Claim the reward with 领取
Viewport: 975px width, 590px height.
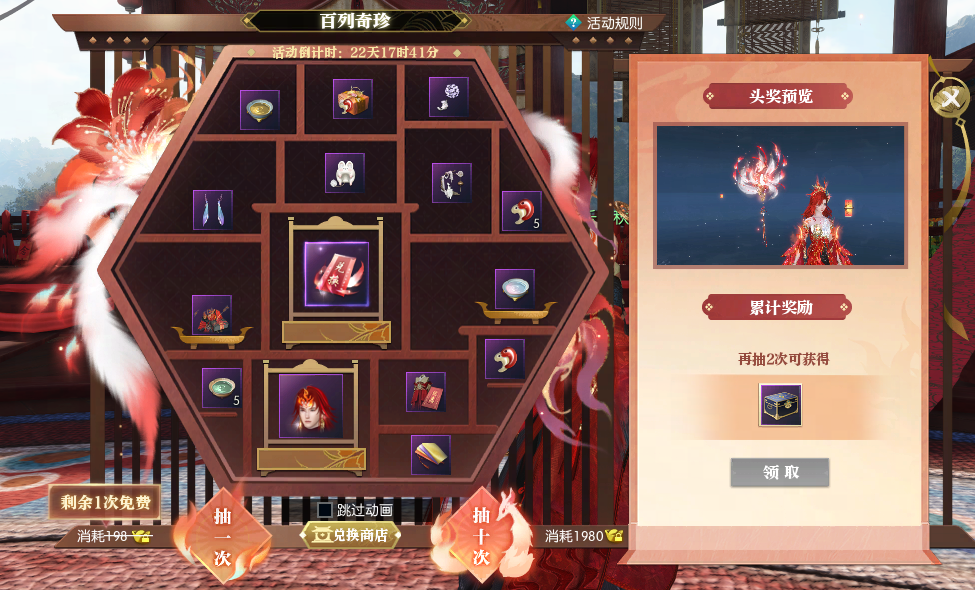780,472
